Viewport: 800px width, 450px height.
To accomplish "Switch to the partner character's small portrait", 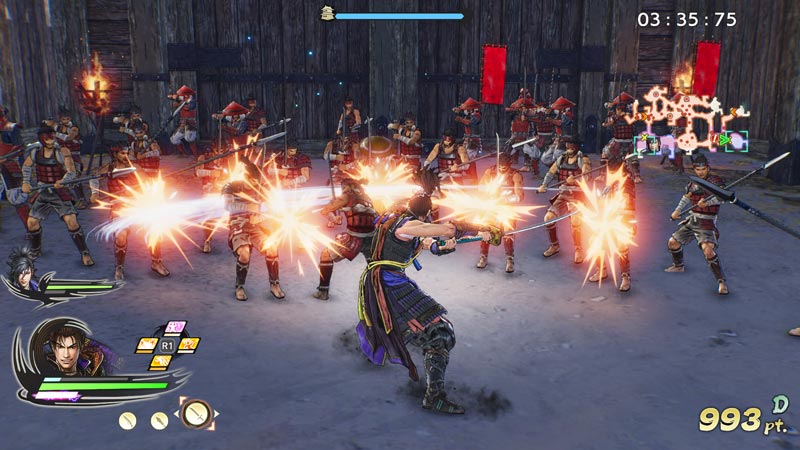I will pyautogui.click(x=21, y=267).
